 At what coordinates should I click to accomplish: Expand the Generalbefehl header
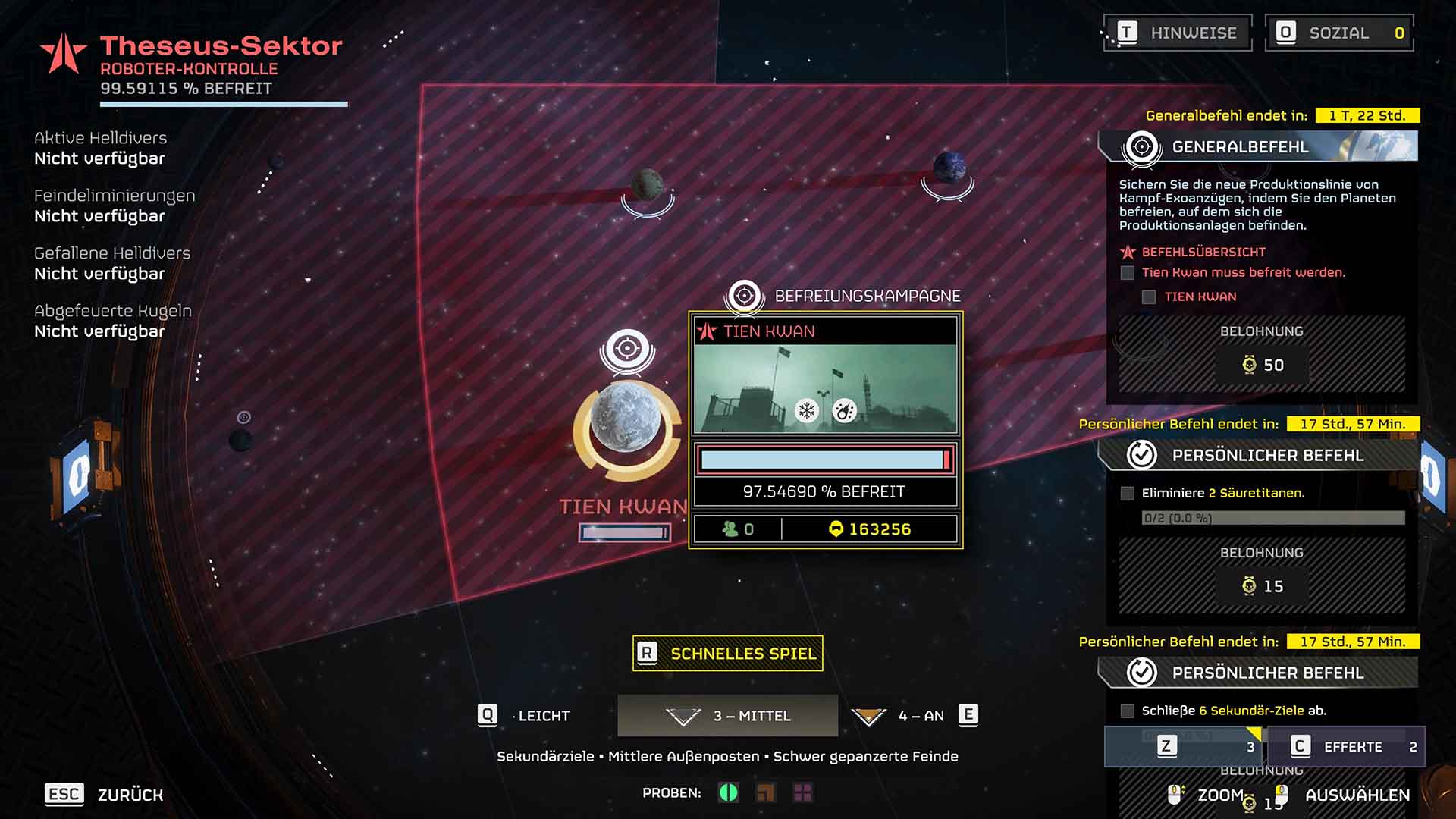click(x=1257, y=146)
